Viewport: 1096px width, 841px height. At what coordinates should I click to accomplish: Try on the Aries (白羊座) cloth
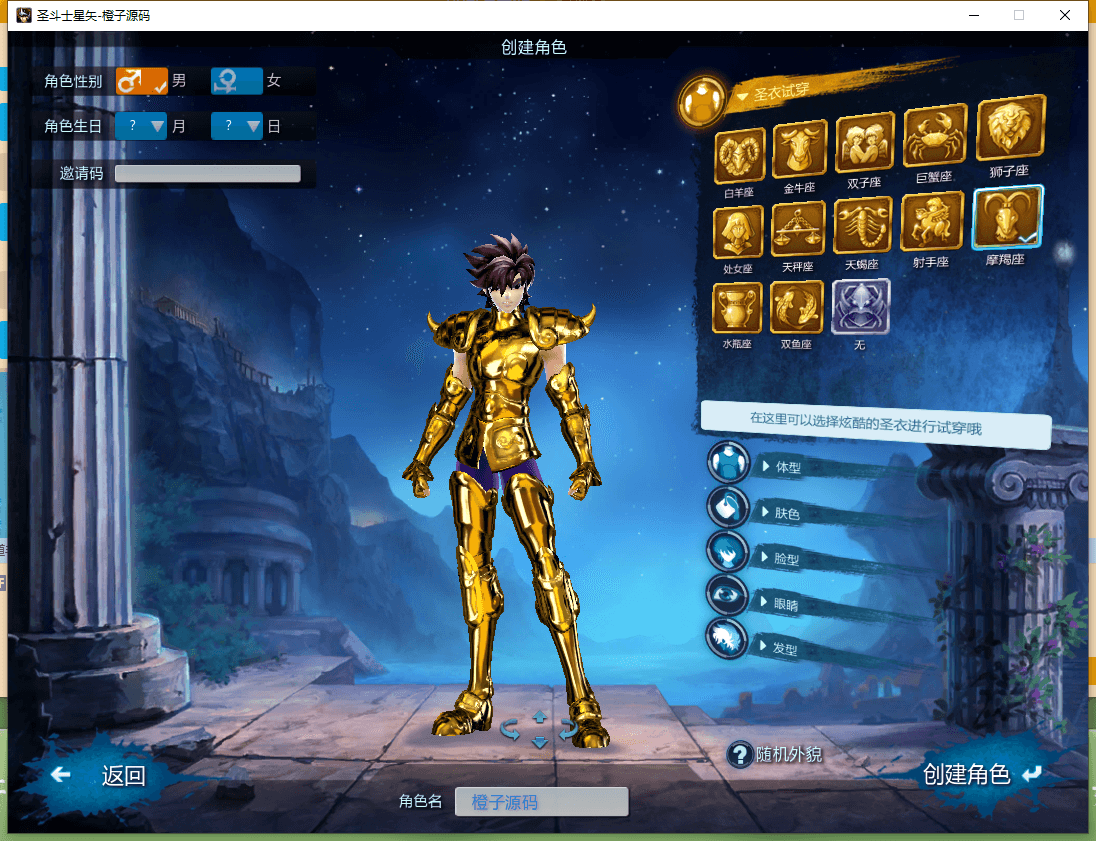coord(741,155)
